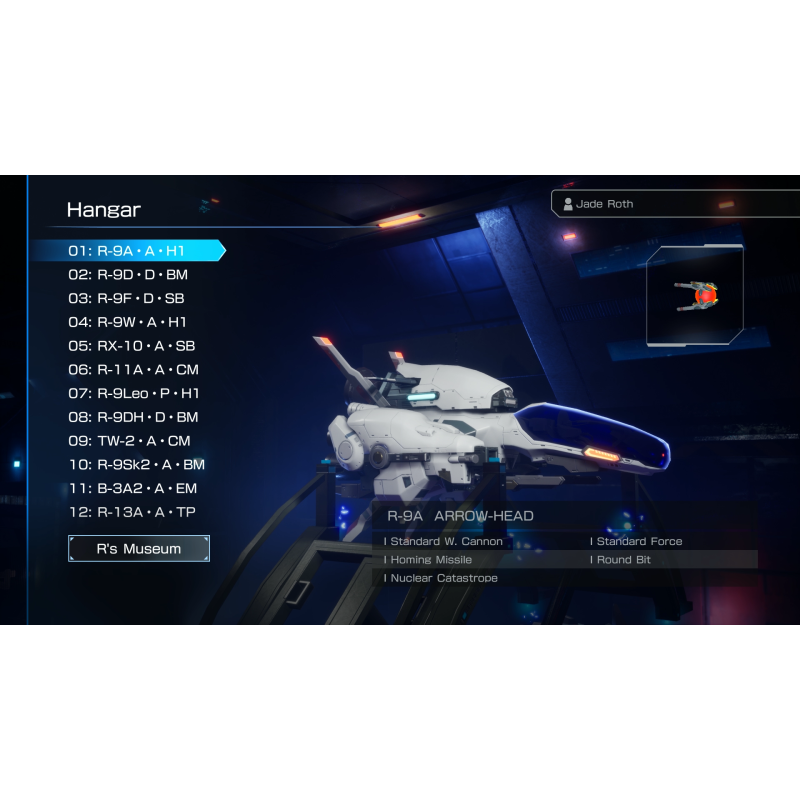Choose slot 05: RX-10

click(x=131, y=346)
